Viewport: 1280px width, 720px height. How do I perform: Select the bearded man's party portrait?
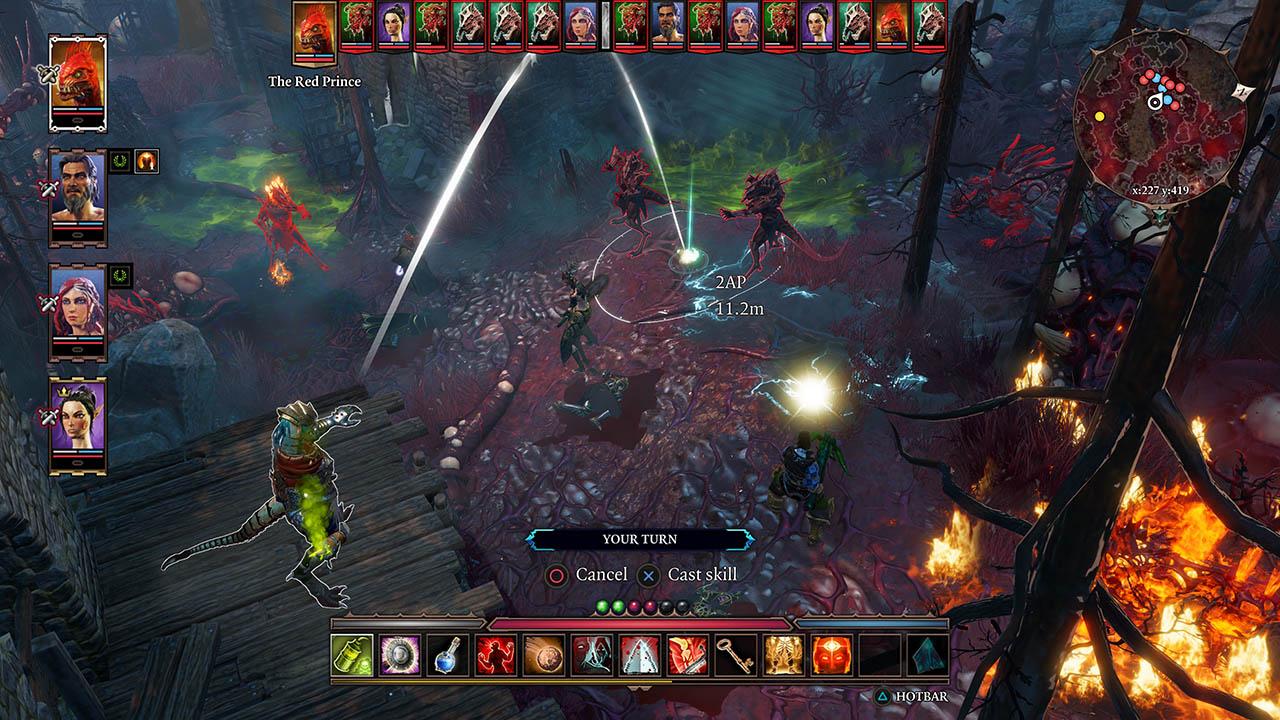pyautogui.click(x=78, y=194)
